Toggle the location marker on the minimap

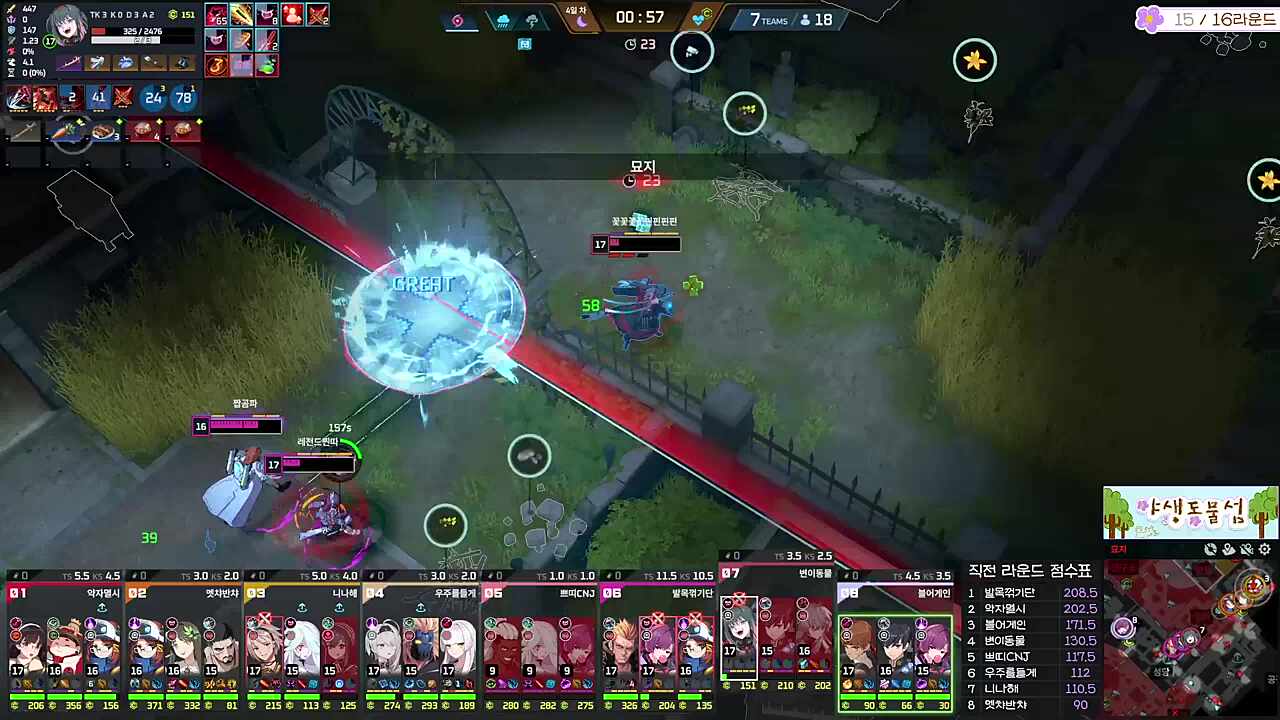[1228, 548]
